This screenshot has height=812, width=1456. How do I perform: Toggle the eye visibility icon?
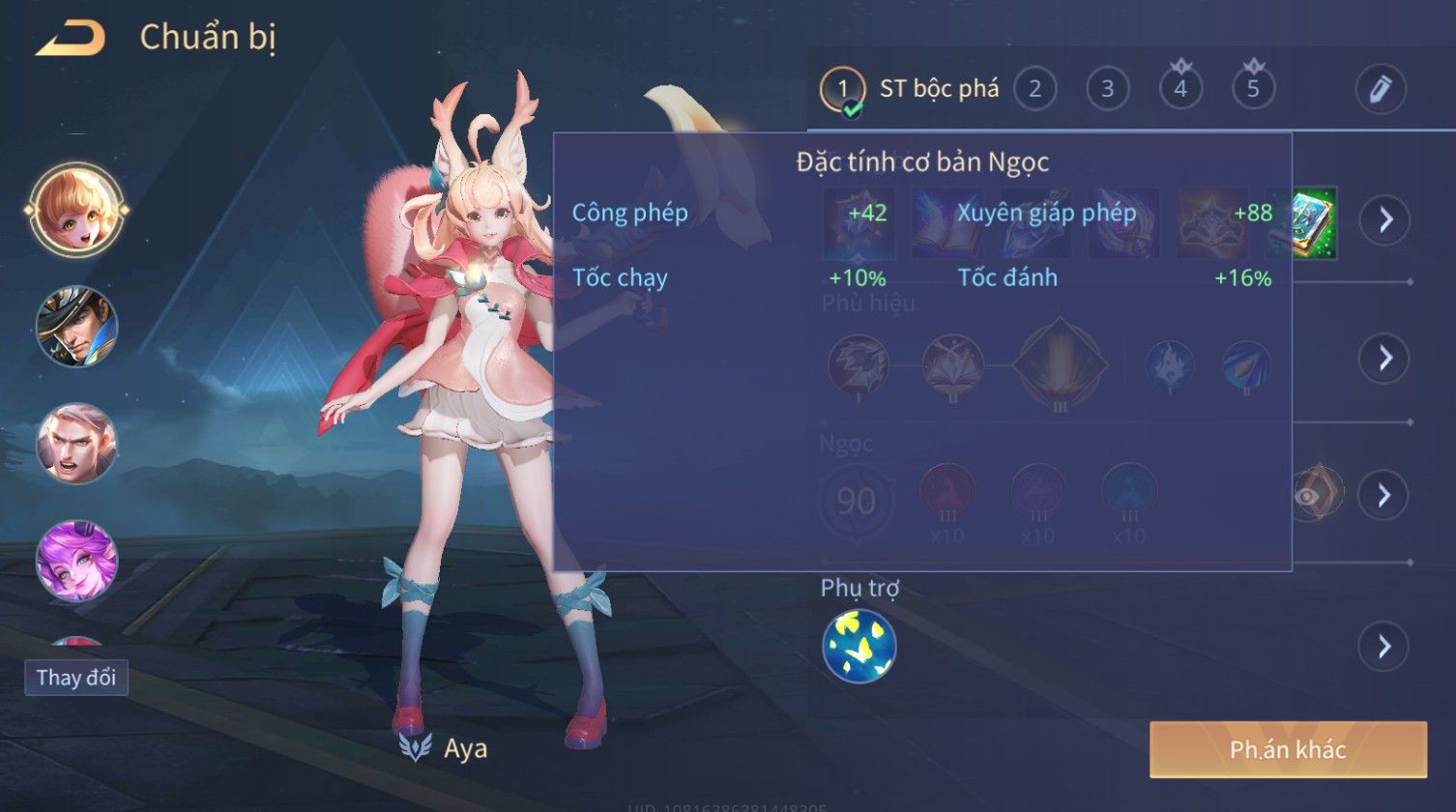(x=1307, y=496)
